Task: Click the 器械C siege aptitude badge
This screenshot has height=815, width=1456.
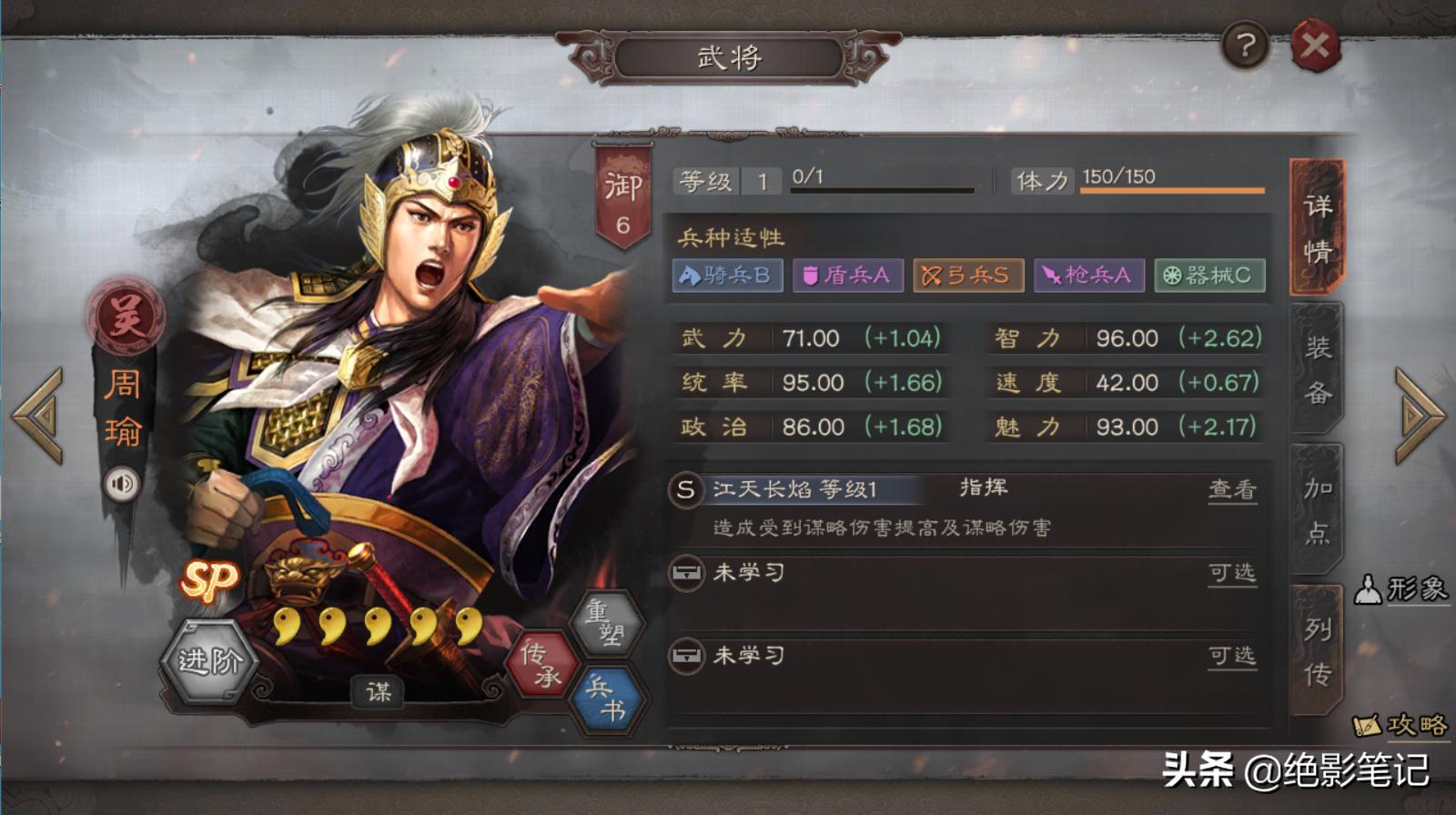Action: click(x=1208, y=275)
